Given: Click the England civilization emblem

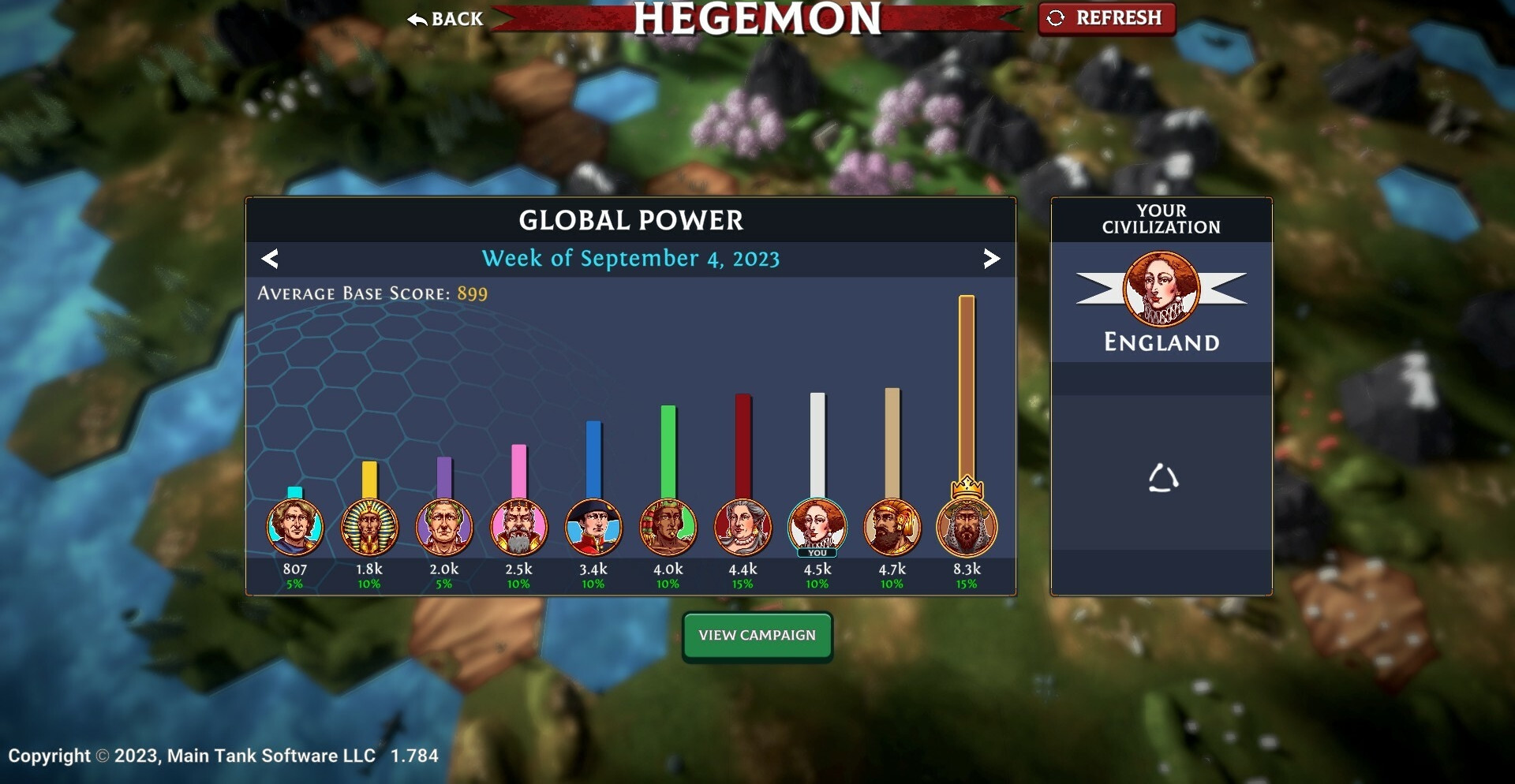Looking at the screenshot, I should (1161, 289).
